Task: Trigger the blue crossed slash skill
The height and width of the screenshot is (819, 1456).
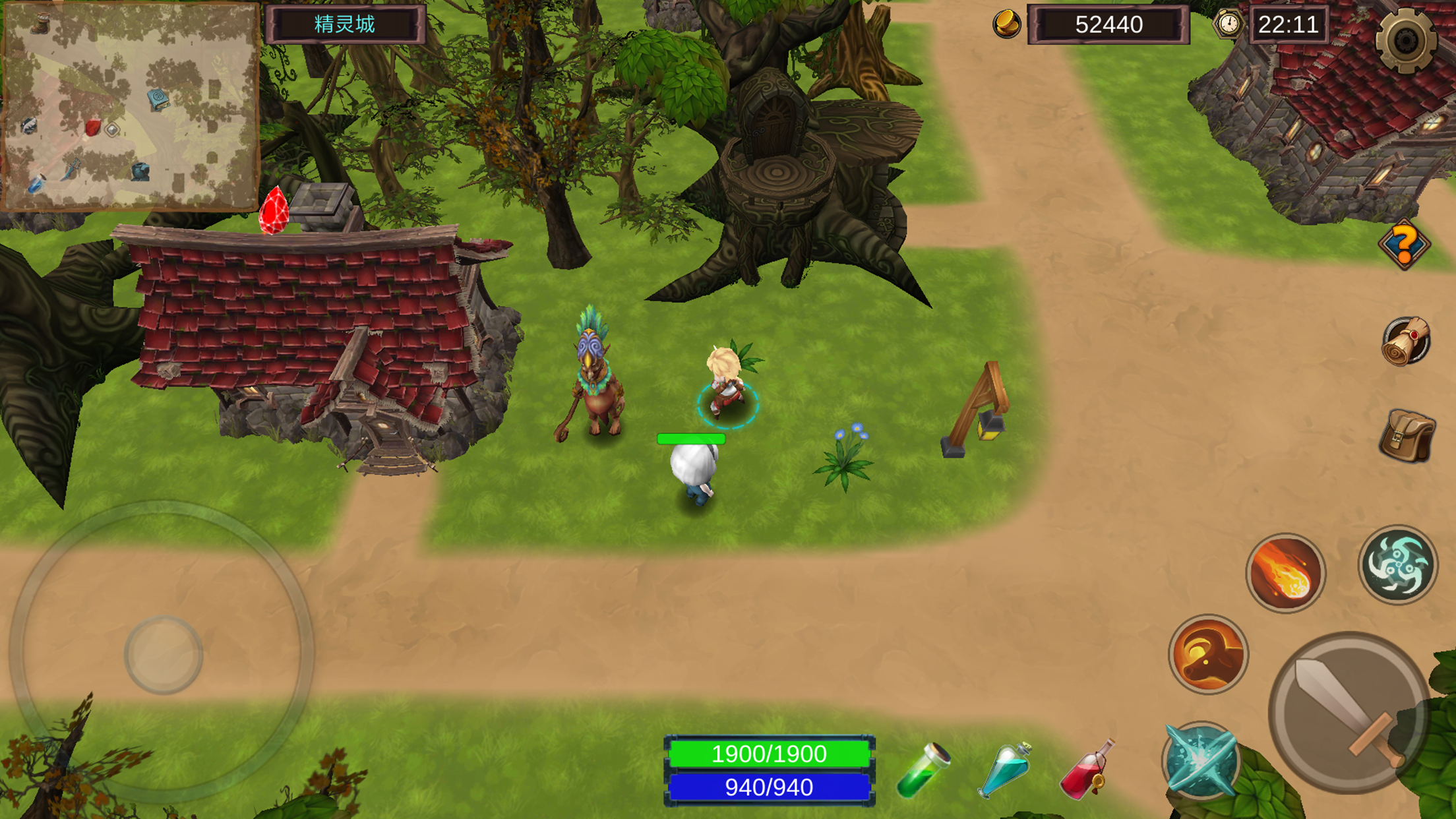Action: (1201, 760)
